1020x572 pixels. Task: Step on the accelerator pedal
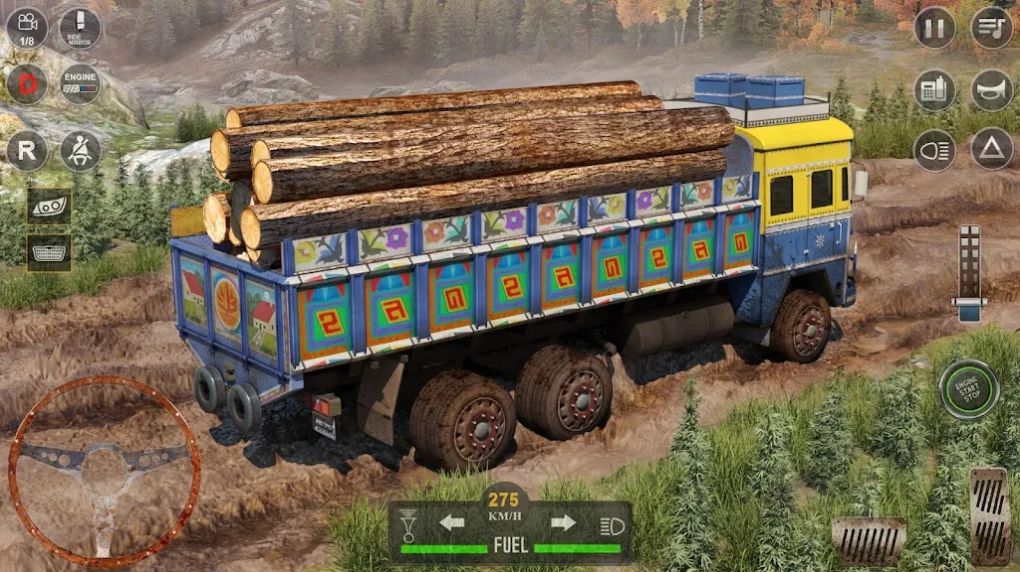pos(989,514)
